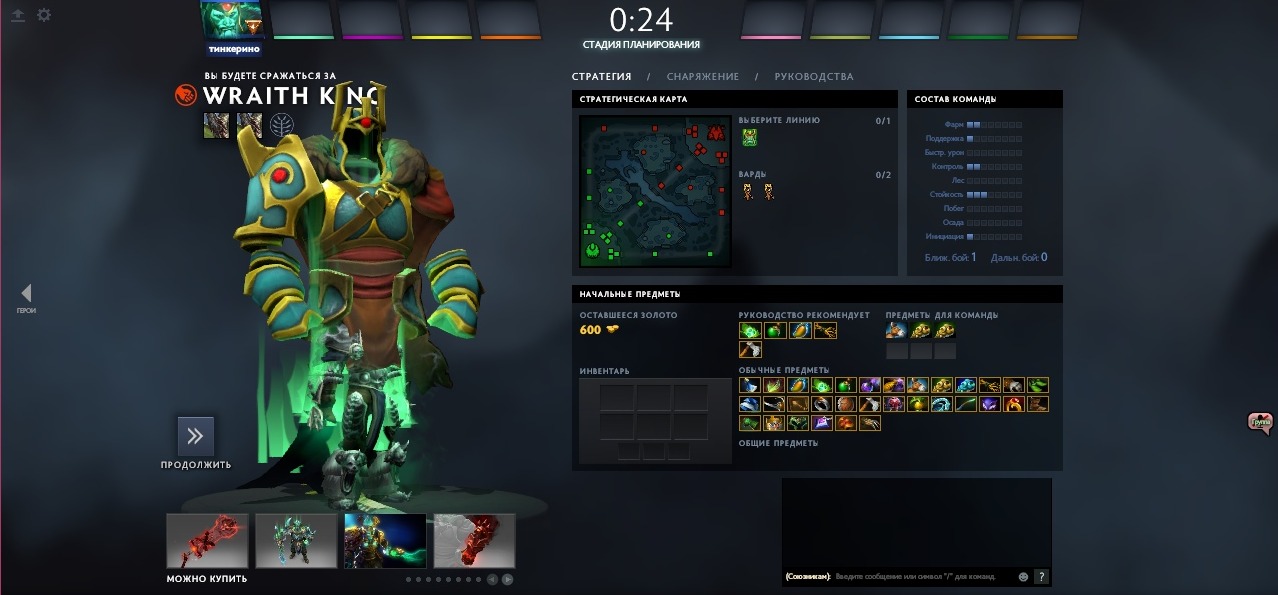This screenshot has width=1278, height=595.
Task: Click the question mark help button
Action: click(1041, 577)
